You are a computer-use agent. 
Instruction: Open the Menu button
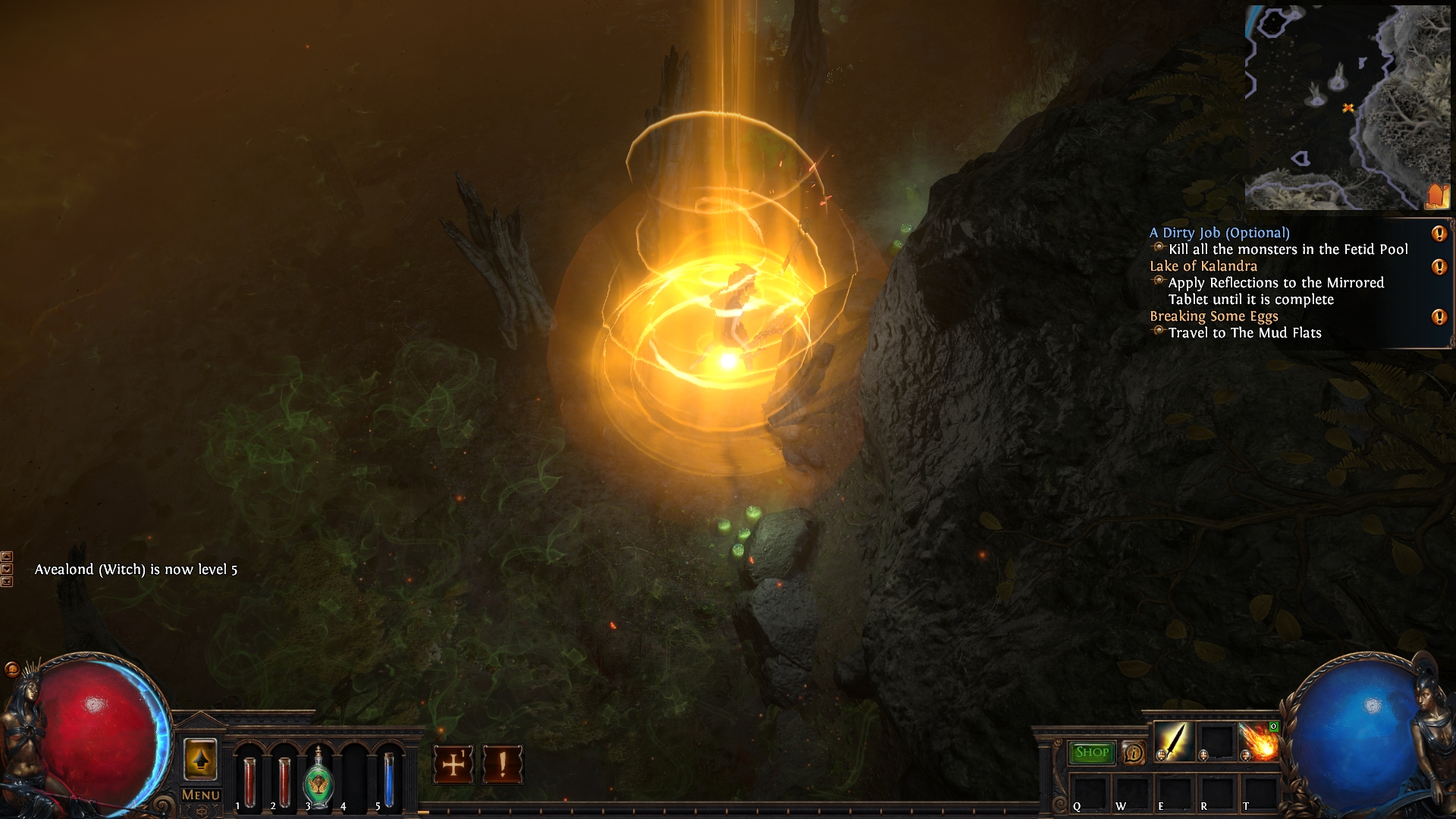[201, 795]
